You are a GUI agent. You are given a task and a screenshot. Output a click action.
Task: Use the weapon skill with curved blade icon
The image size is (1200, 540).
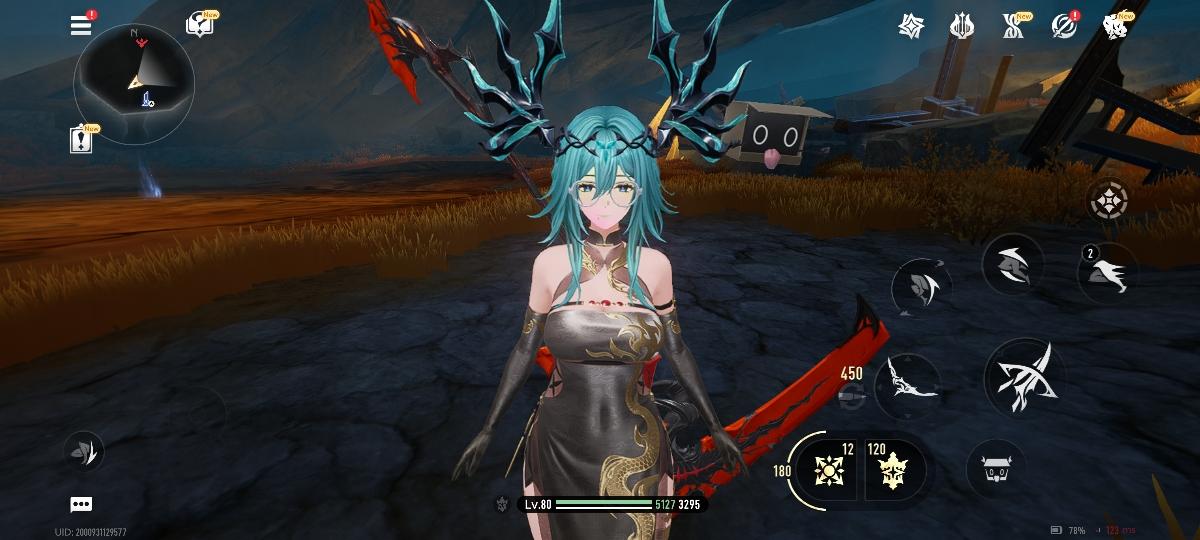pyautogui.click(x=1012, y=264)
